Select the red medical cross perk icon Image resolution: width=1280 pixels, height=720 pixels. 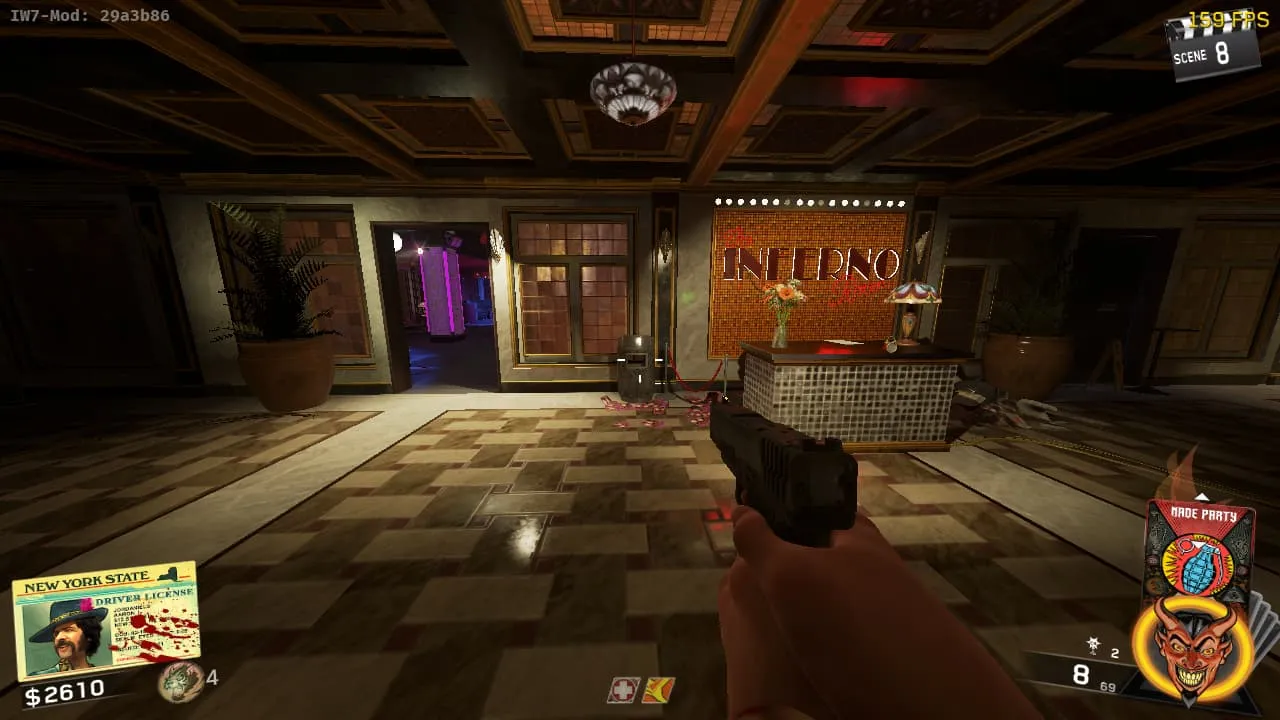click(623, 690)
